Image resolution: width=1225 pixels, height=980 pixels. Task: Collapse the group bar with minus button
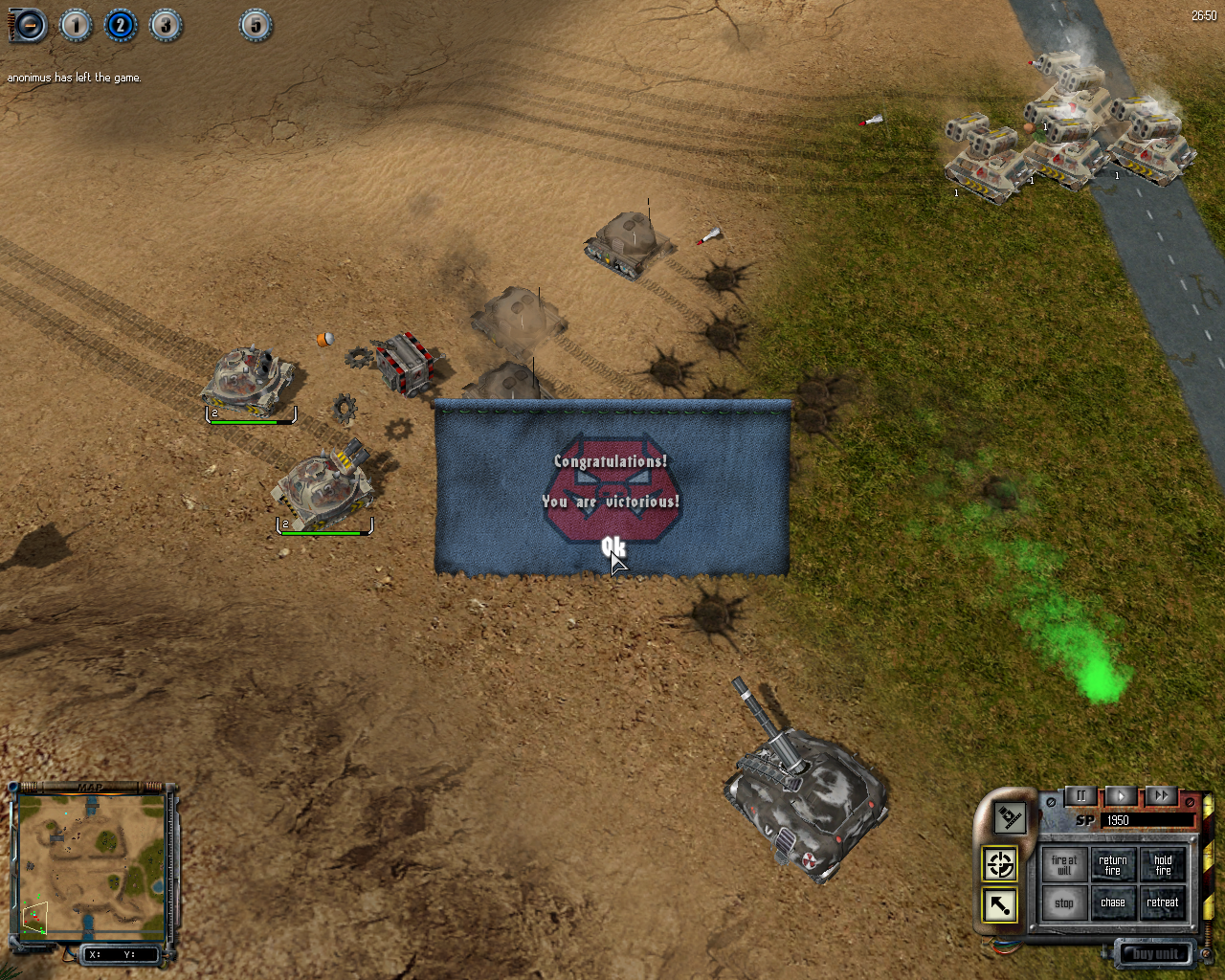click(30, 25)
